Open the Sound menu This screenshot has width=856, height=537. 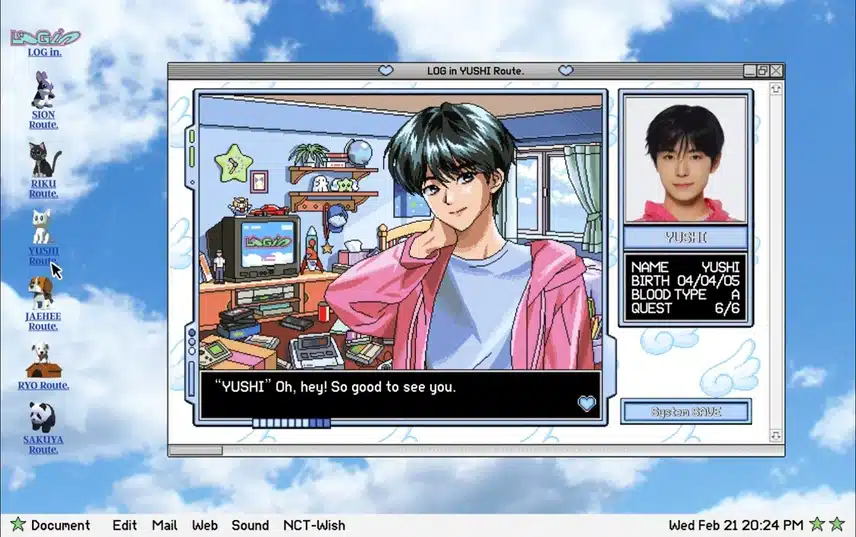[250, 525]
